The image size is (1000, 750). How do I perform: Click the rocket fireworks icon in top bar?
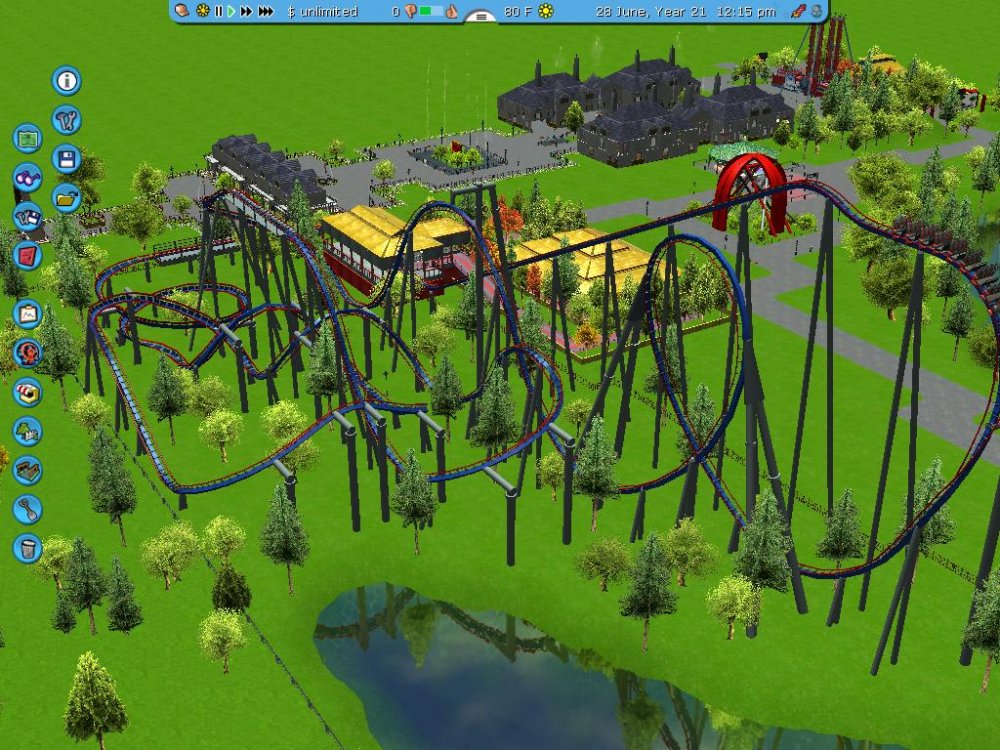[799, 11]
